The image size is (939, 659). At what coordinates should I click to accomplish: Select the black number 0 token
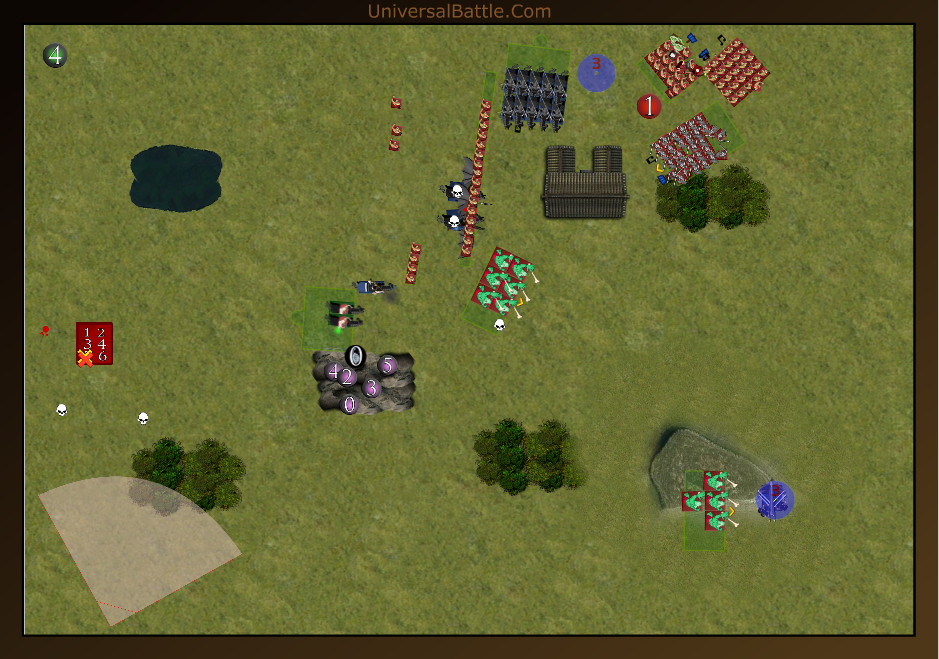click(355, 355)
